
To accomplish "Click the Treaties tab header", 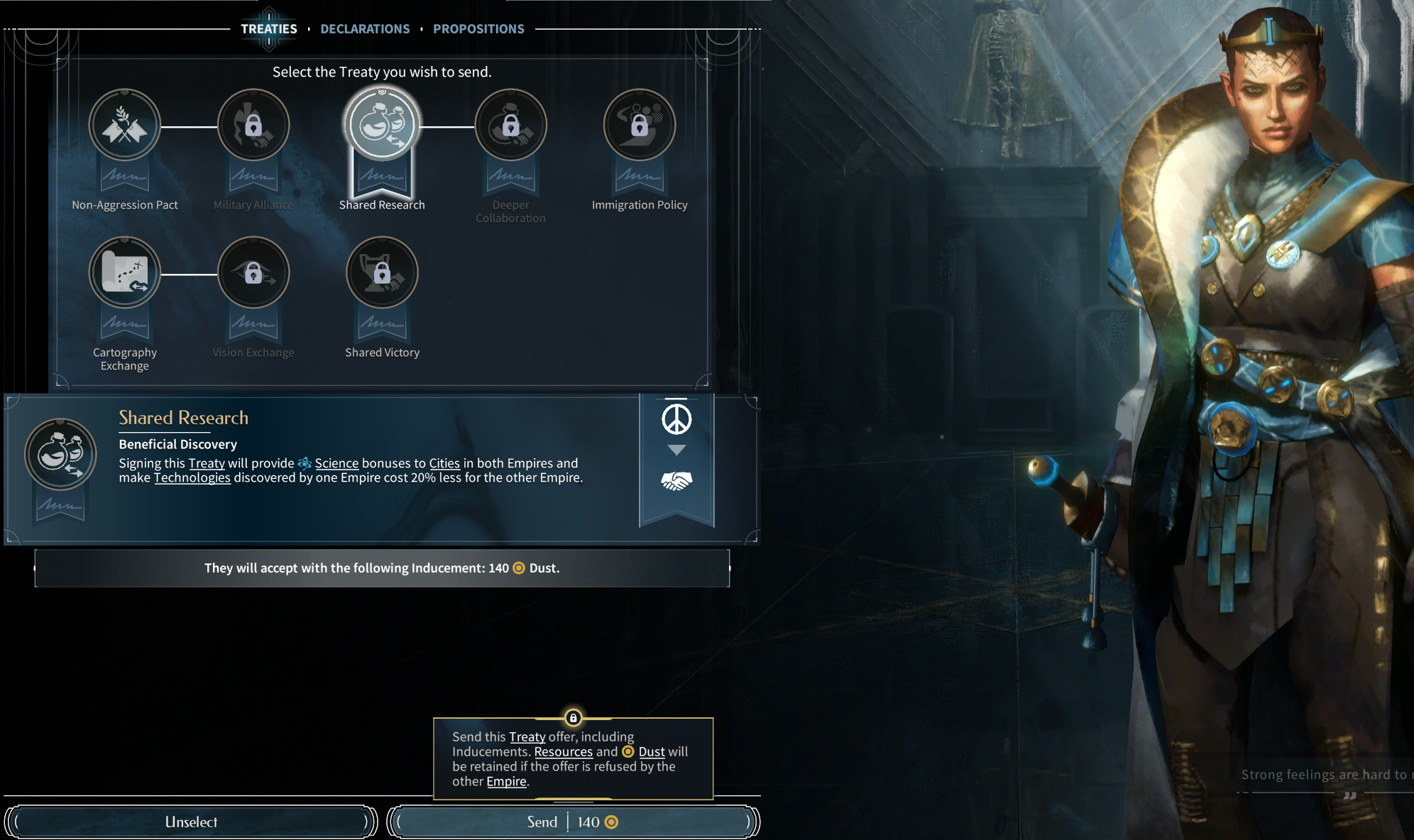I will coord(269,28).
